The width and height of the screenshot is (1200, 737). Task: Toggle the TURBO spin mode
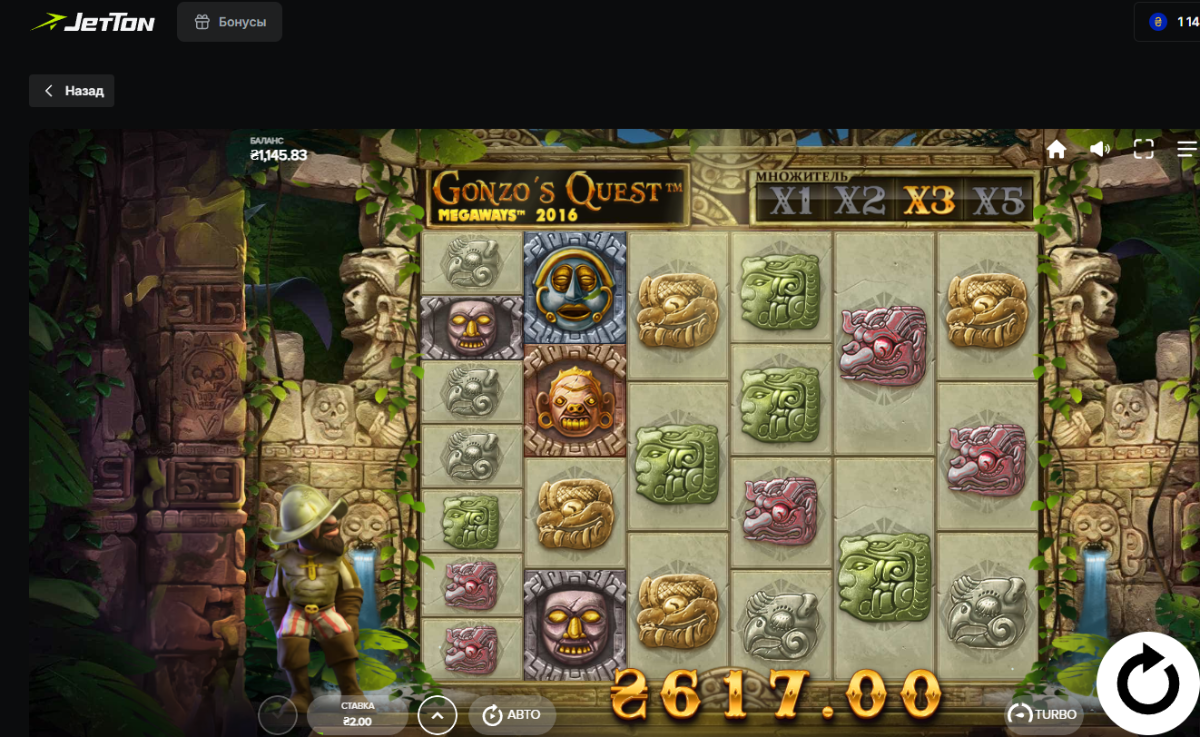coord(1043,714)
